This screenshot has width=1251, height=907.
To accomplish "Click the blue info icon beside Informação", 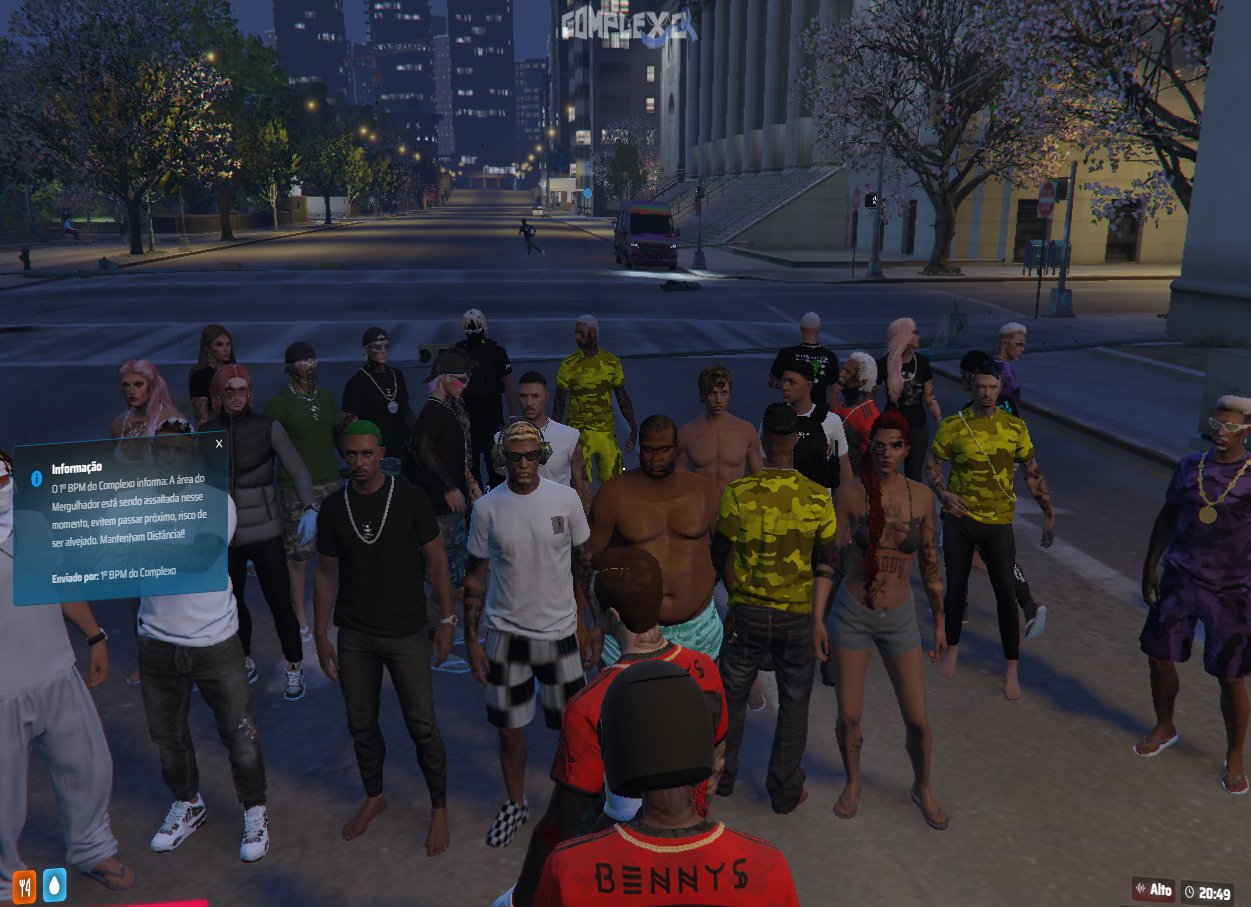I will (x=37, y=479).
